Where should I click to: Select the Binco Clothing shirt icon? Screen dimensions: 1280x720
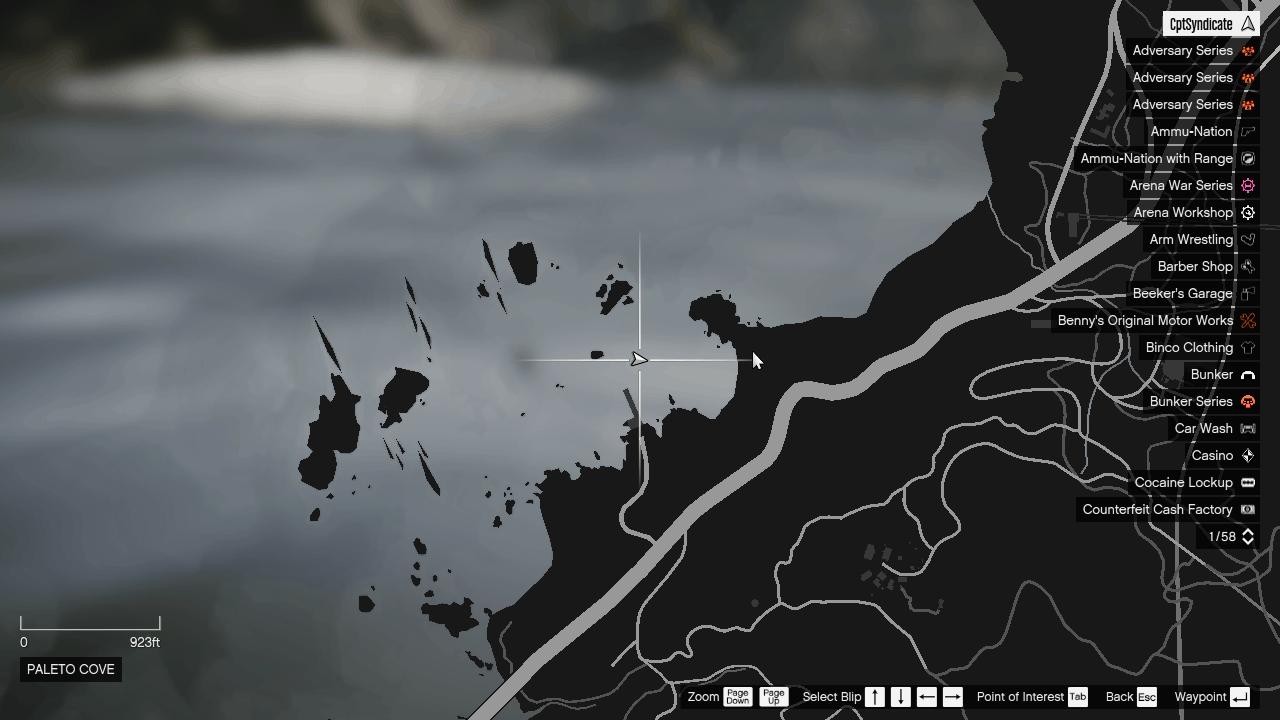pos(1247,347)
